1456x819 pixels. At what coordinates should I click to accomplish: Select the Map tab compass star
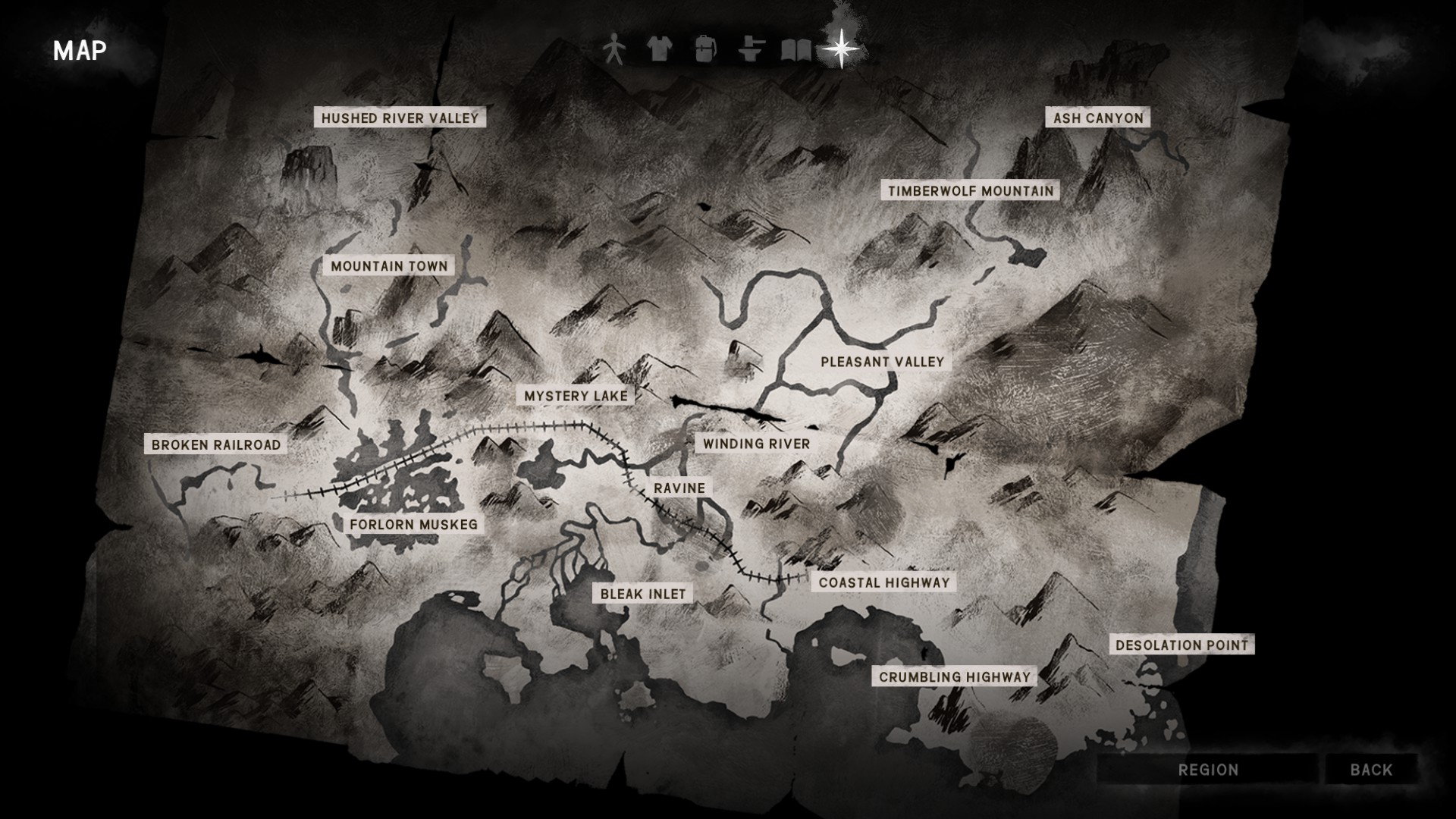tap(841, 49)
